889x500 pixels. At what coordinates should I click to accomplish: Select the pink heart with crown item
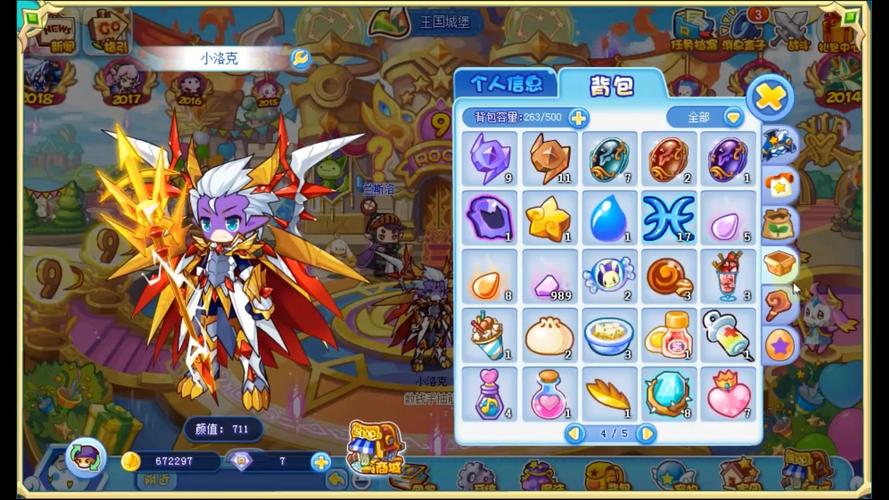[727, 394]
